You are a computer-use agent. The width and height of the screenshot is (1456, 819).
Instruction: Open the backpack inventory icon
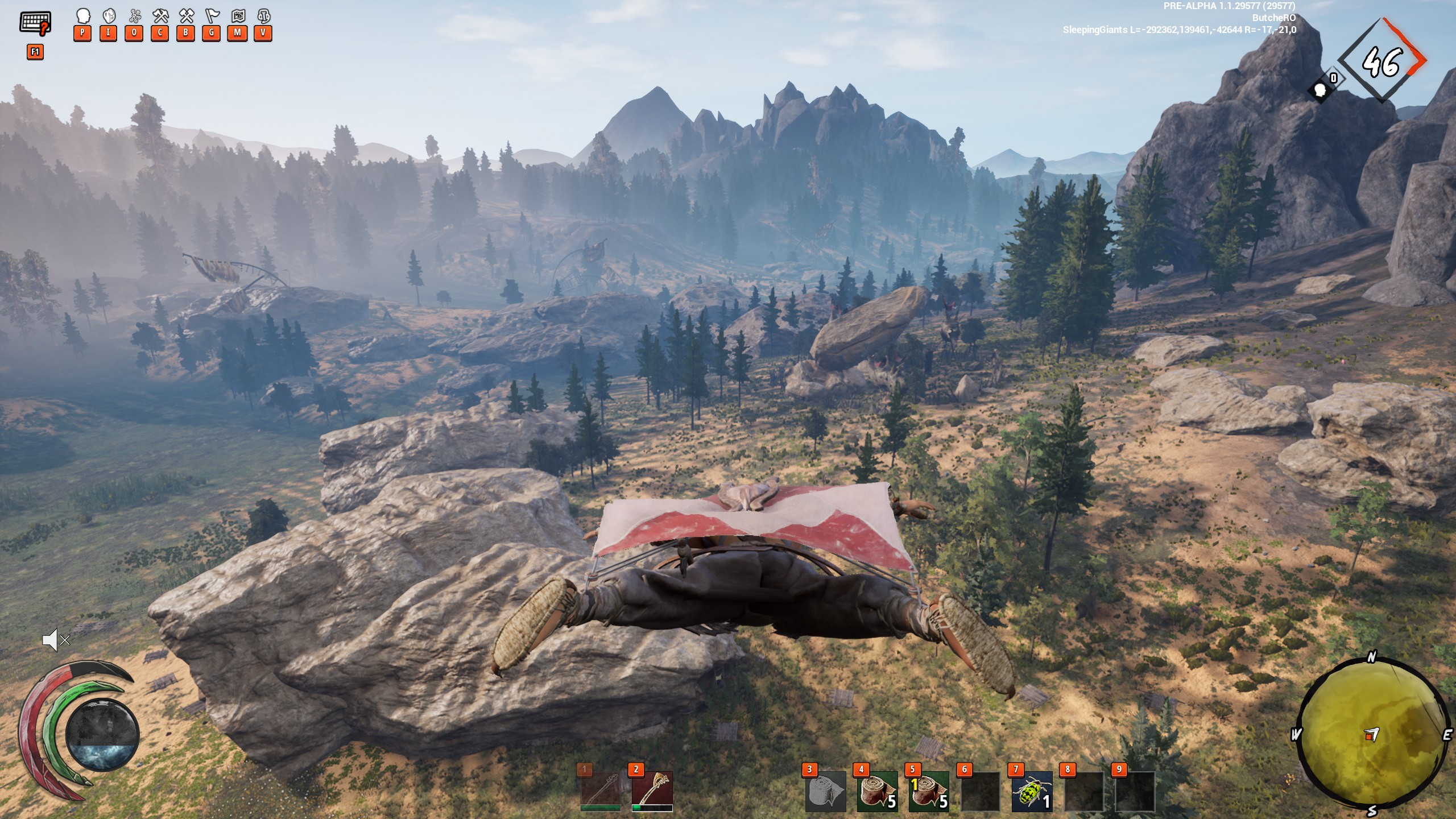108,16
